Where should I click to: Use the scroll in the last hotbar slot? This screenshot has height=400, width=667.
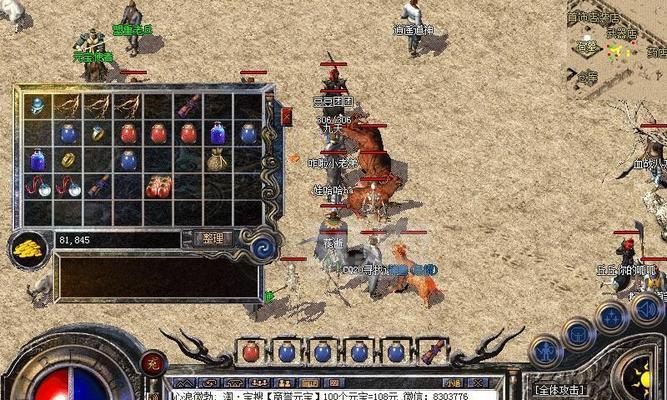coord(433,352)
